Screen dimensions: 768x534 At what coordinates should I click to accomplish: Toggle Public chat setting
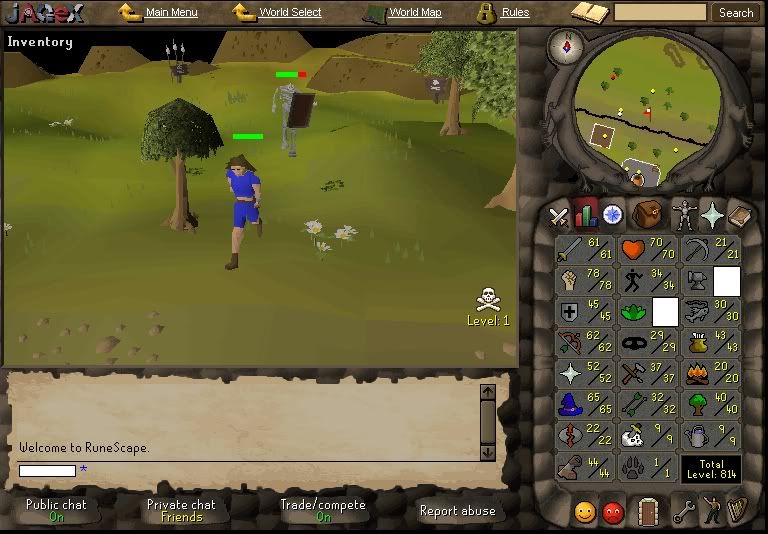[x=57, y=510]
